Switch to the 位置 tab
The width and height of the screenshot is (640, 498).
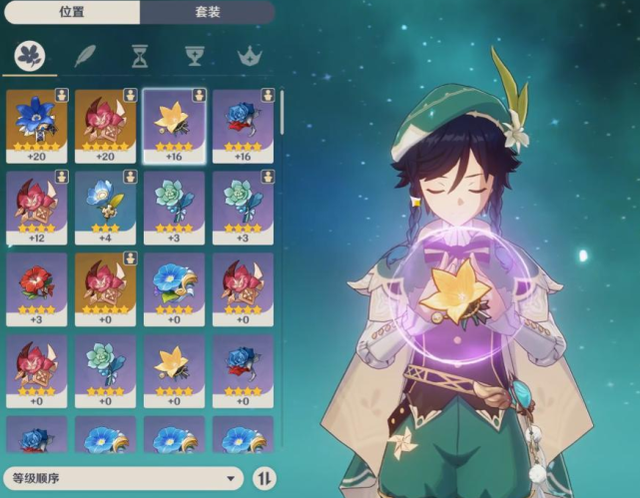coord(70,12)
